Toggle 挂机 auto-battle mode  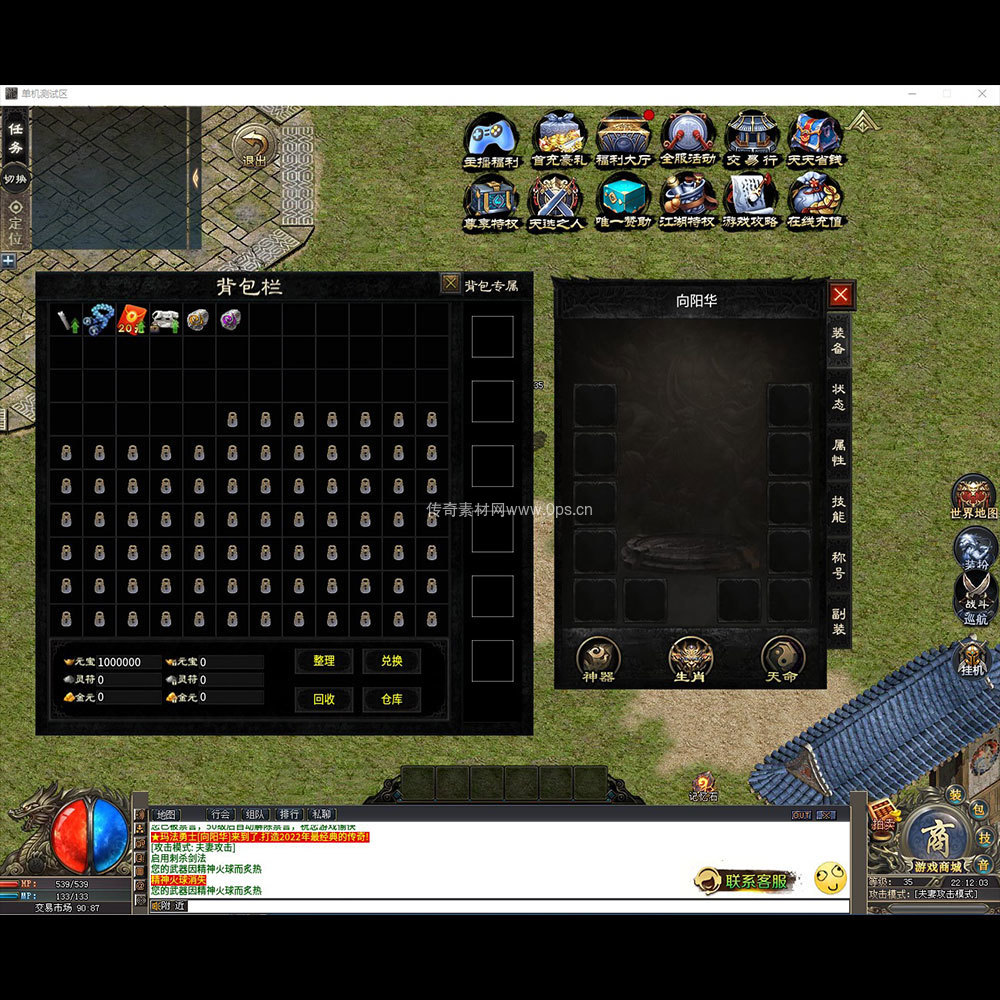click(x=973, y=659)
